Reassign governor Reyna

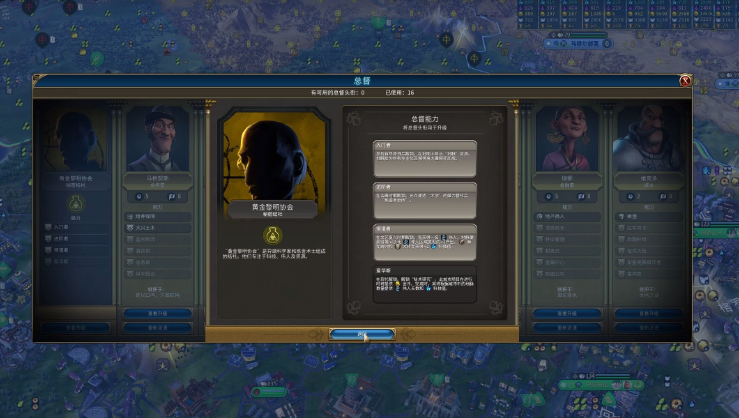coord(565,327)
